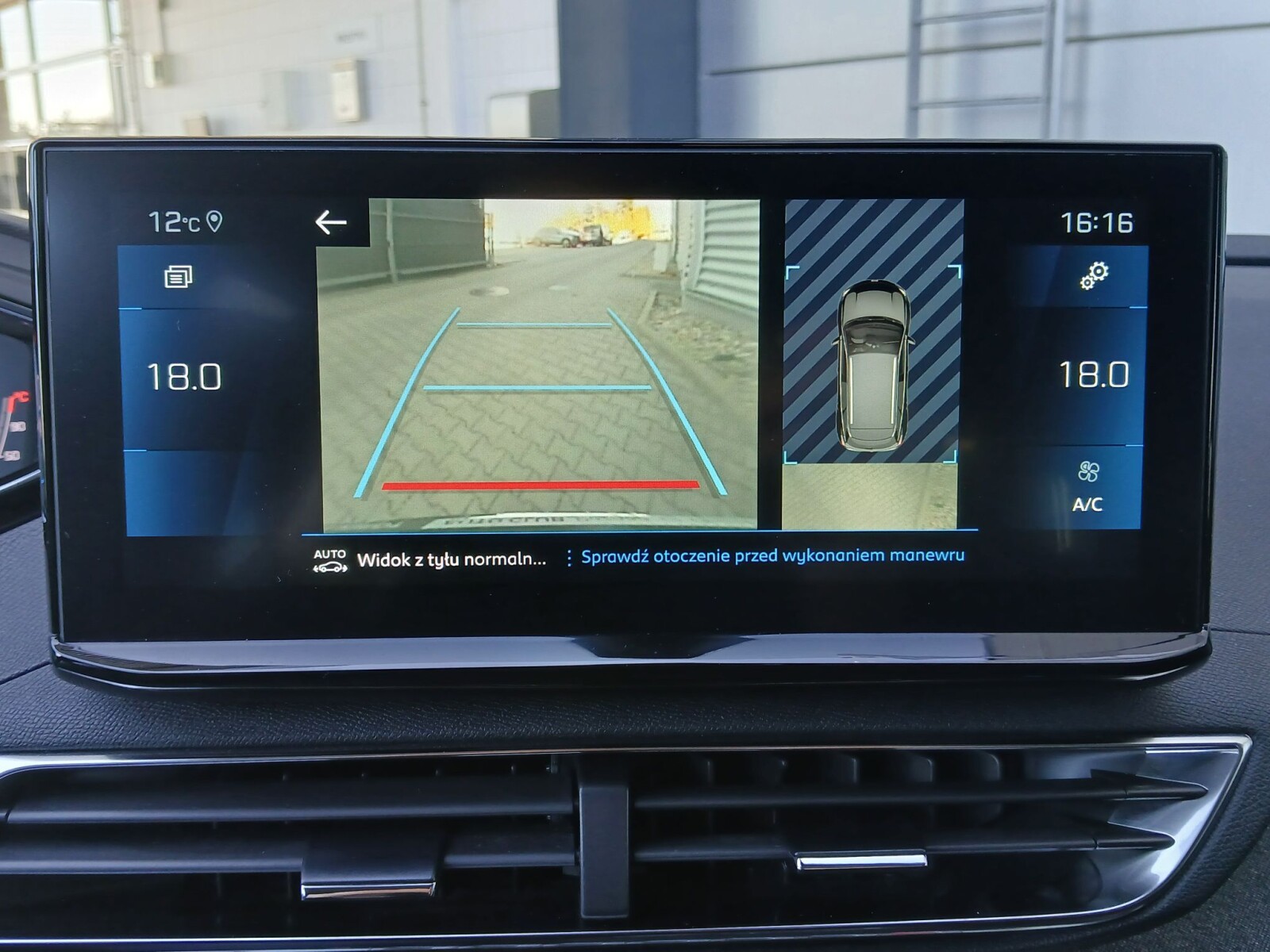Open the stacked windows applications icon
Image resolution: width=1270 pixels, height=952 pixels.
click(x=179, y=277)
